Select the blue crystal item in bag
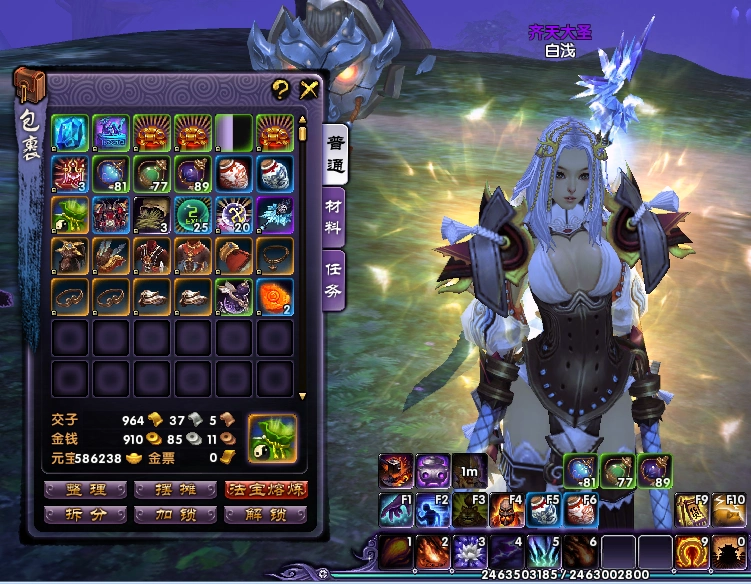 click(70, 133)
